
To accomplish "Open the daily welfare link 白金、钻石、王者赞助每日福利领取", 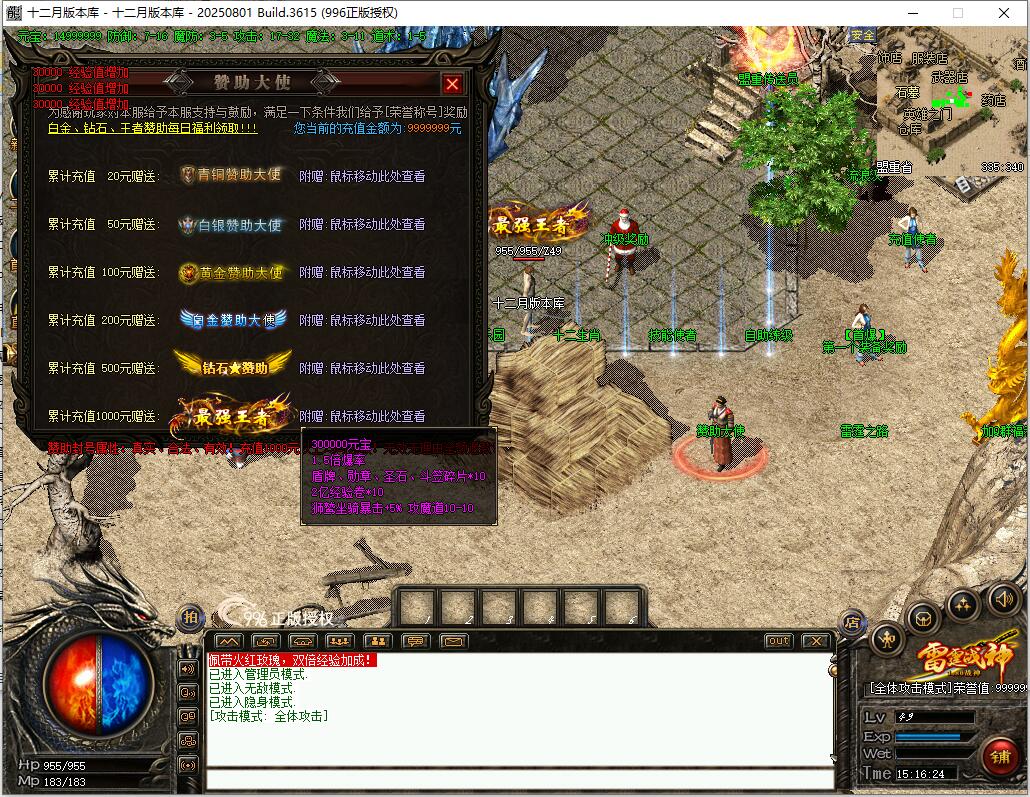I will point(153,129).
